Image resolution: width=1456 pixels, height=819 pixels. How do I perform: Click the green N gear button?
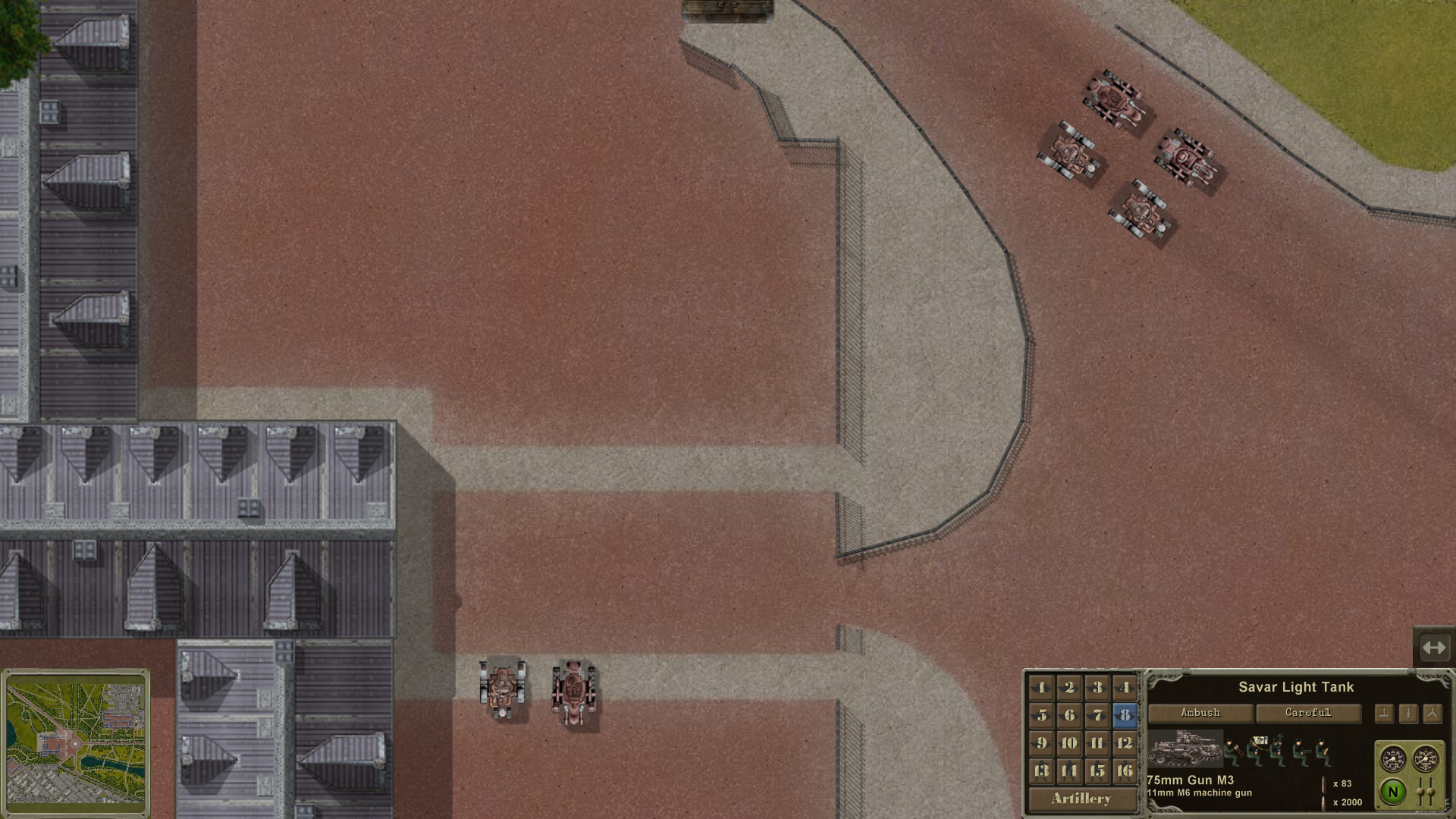[1392, 792]
